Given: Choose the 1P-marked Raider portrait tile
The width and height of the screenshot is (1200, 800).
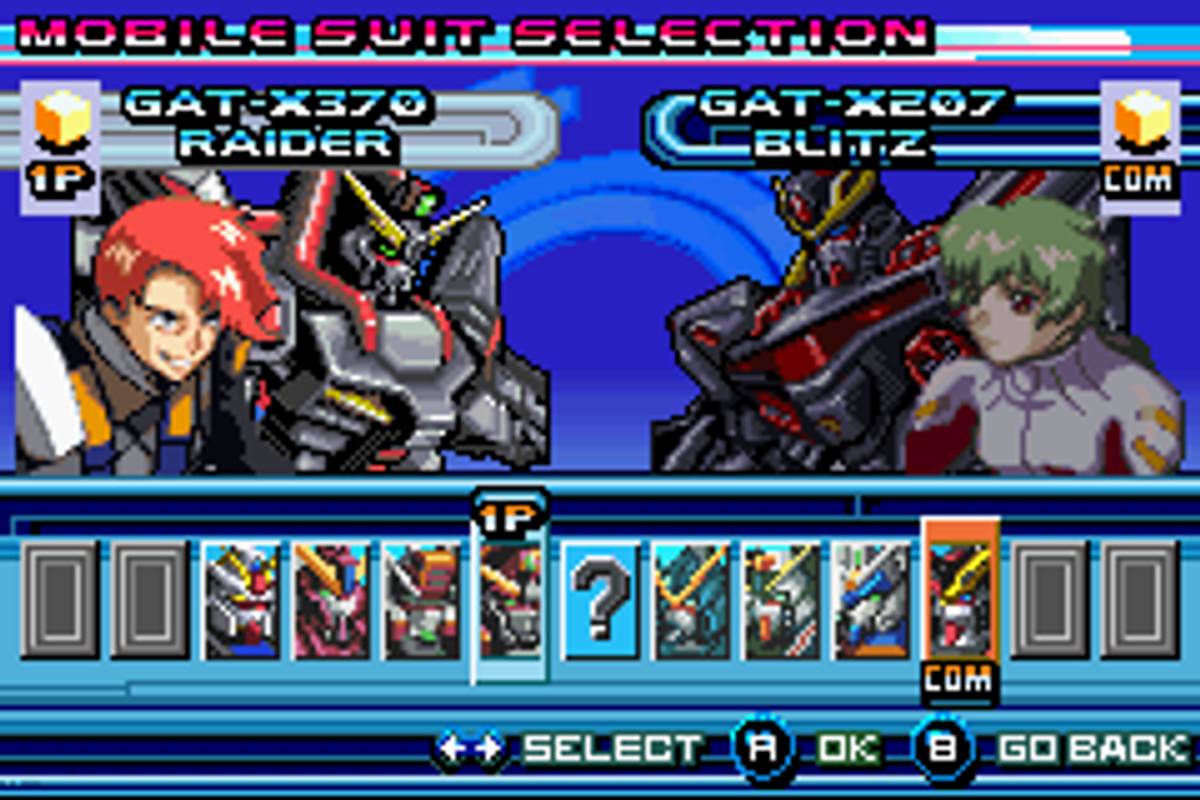Looking at the screenshot, I should (510, 600).
